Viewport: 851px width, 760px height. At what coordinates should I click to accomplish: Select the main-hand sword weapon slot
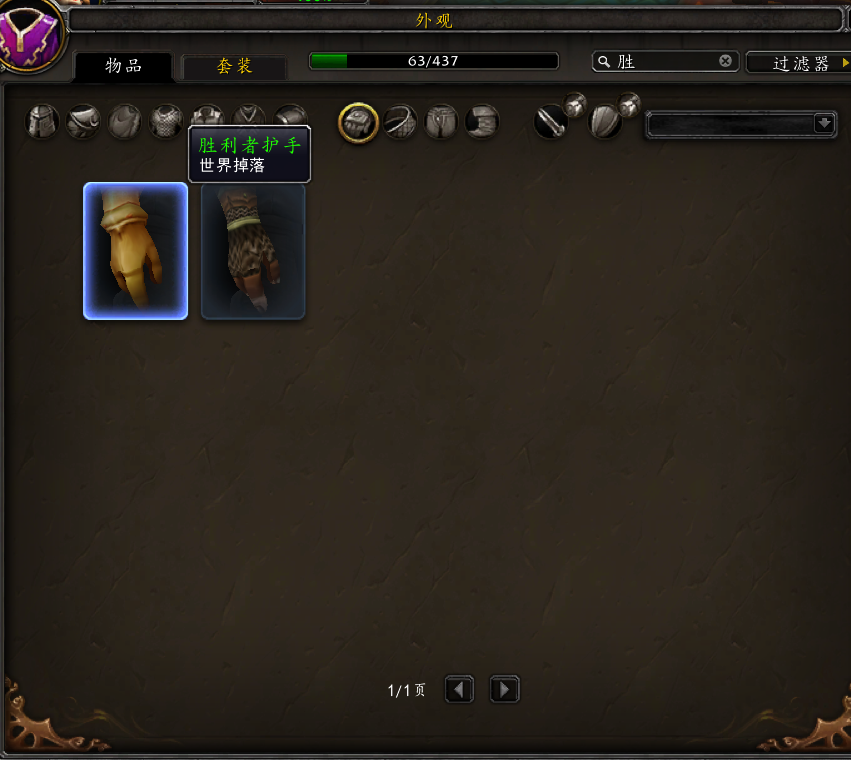pos(550,122)
